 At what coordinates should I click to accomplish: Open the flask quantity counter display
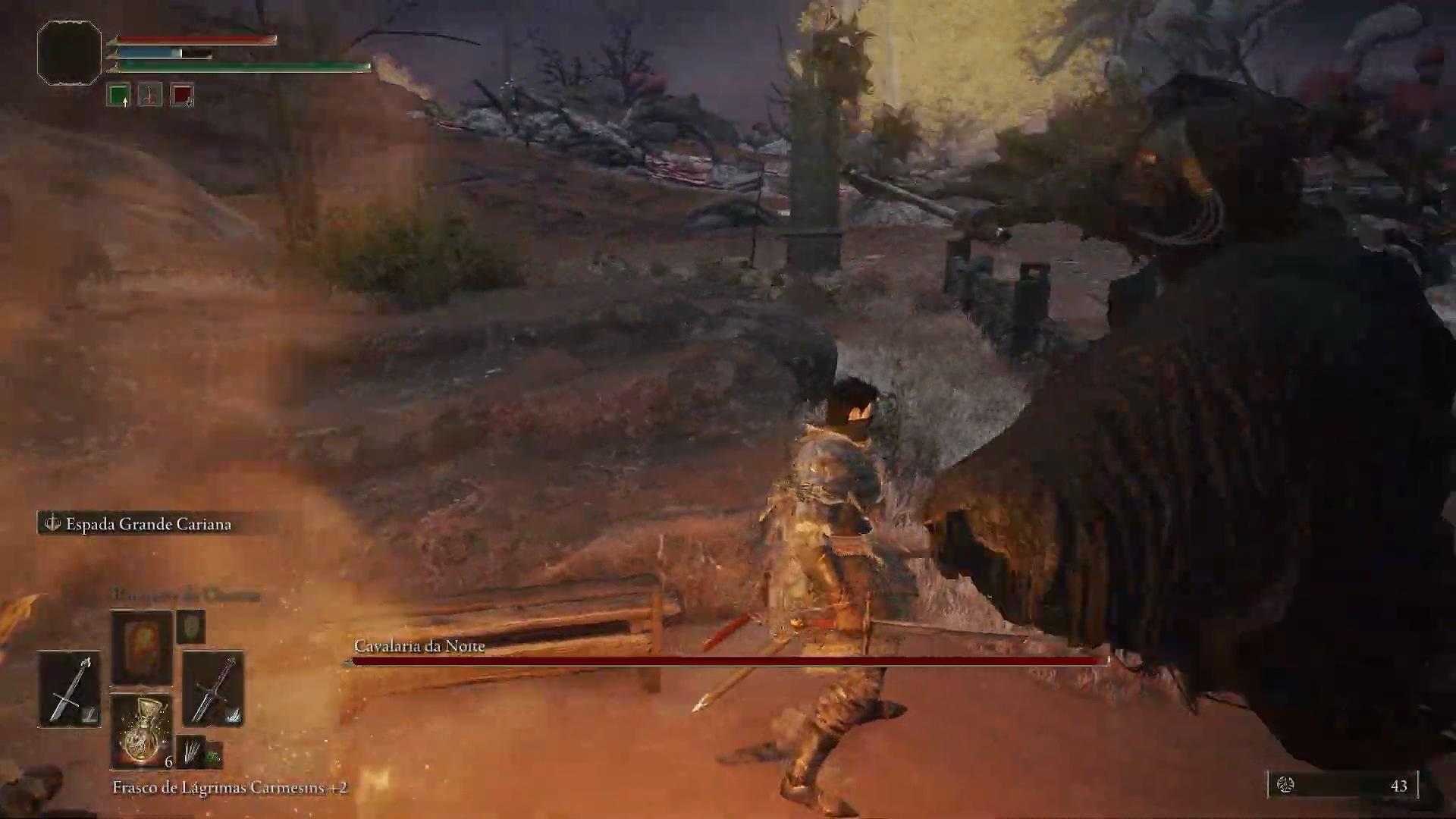click(x=168, y=761)
